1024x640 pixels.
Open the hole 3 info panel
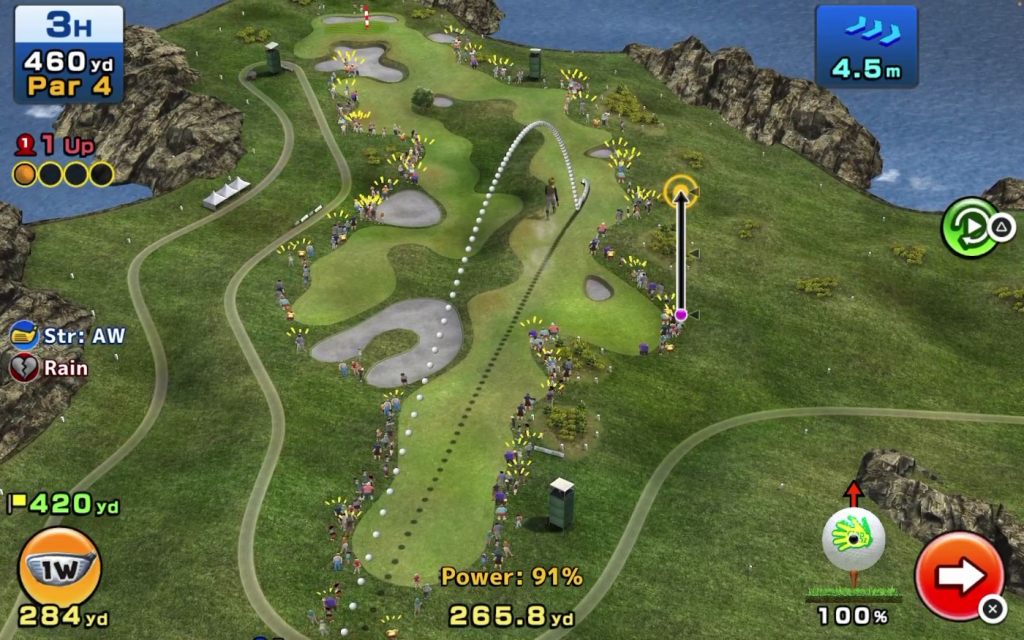68,54
